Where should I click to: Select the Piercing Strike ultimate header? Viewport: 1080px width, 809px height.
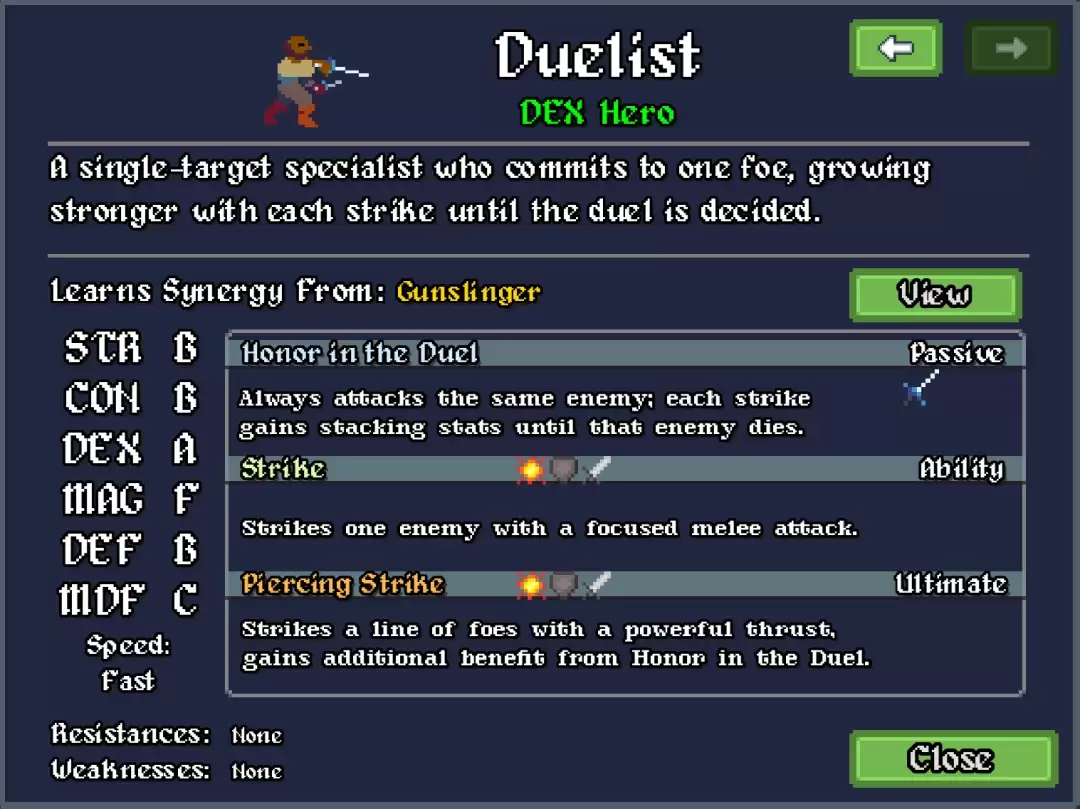click(624, 584)
